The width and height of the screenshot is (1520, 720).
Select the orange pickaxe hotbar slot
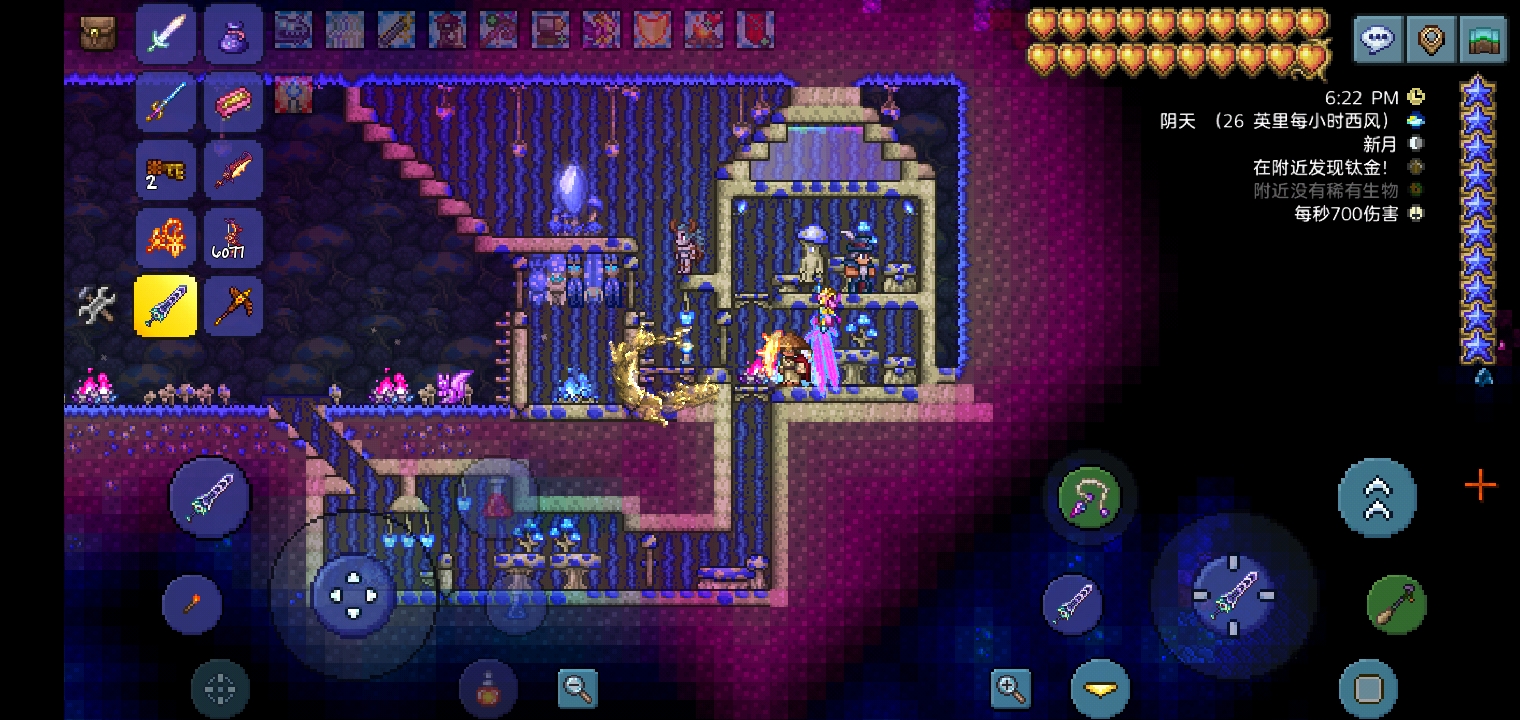pyautogui.click(x=234, y=305)
